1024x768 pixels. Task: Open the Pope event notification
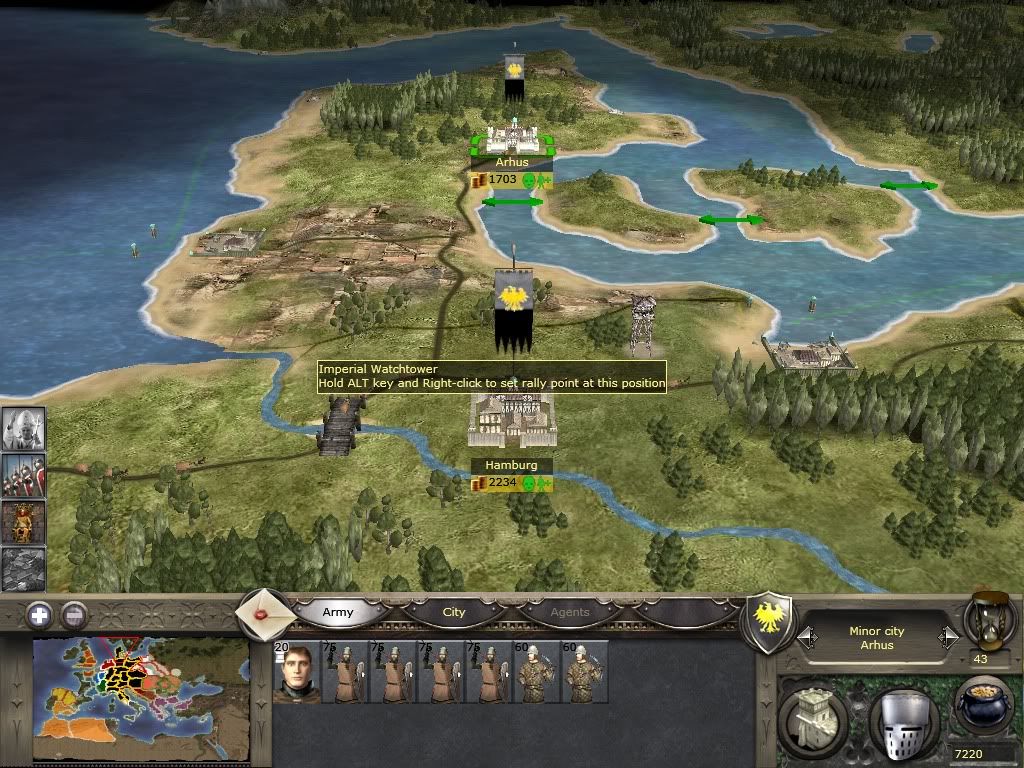(22, 428)
